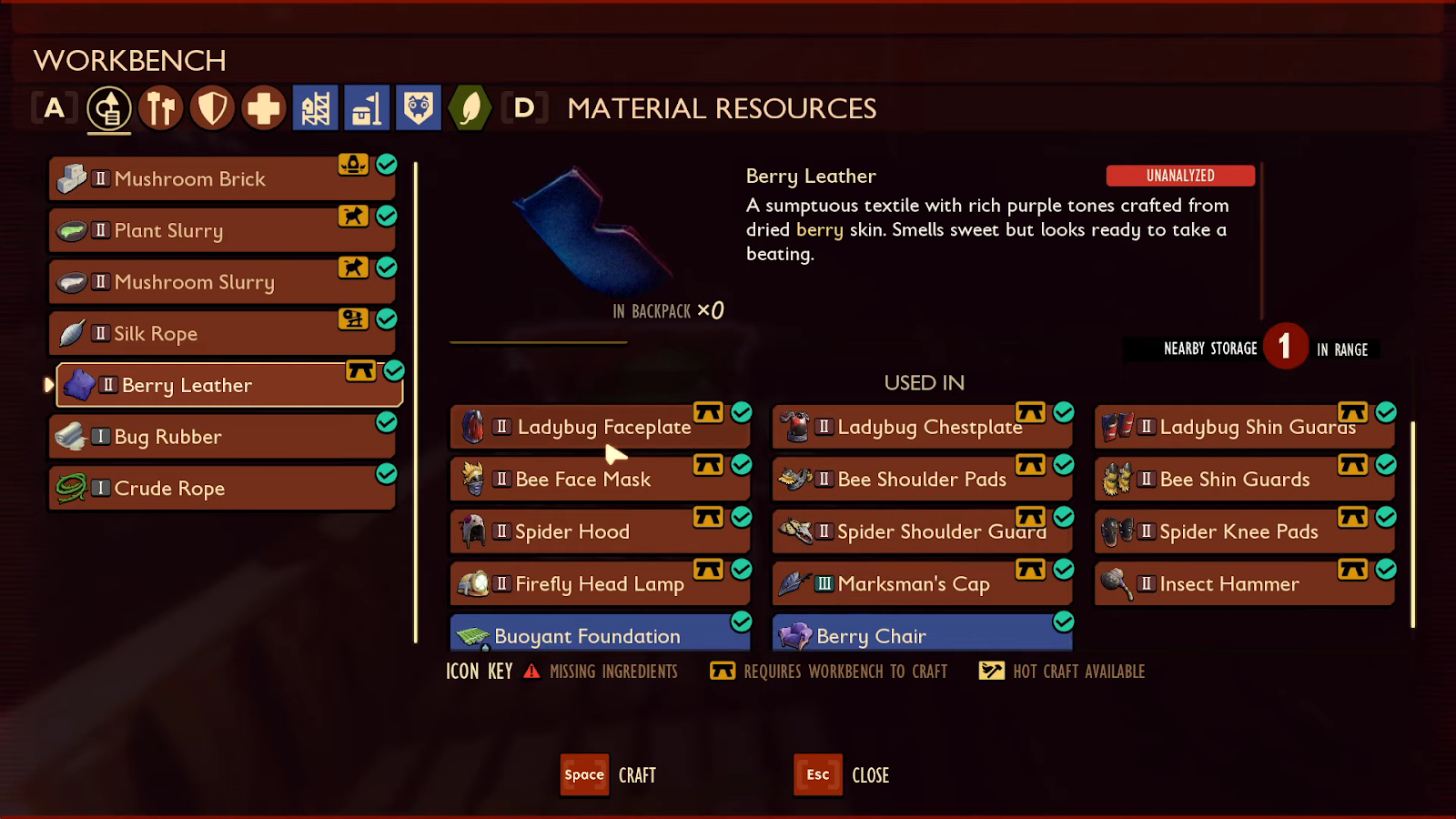View the Berry Chair recipe
Screen dimensions: 1456x819
click(921, 635)
